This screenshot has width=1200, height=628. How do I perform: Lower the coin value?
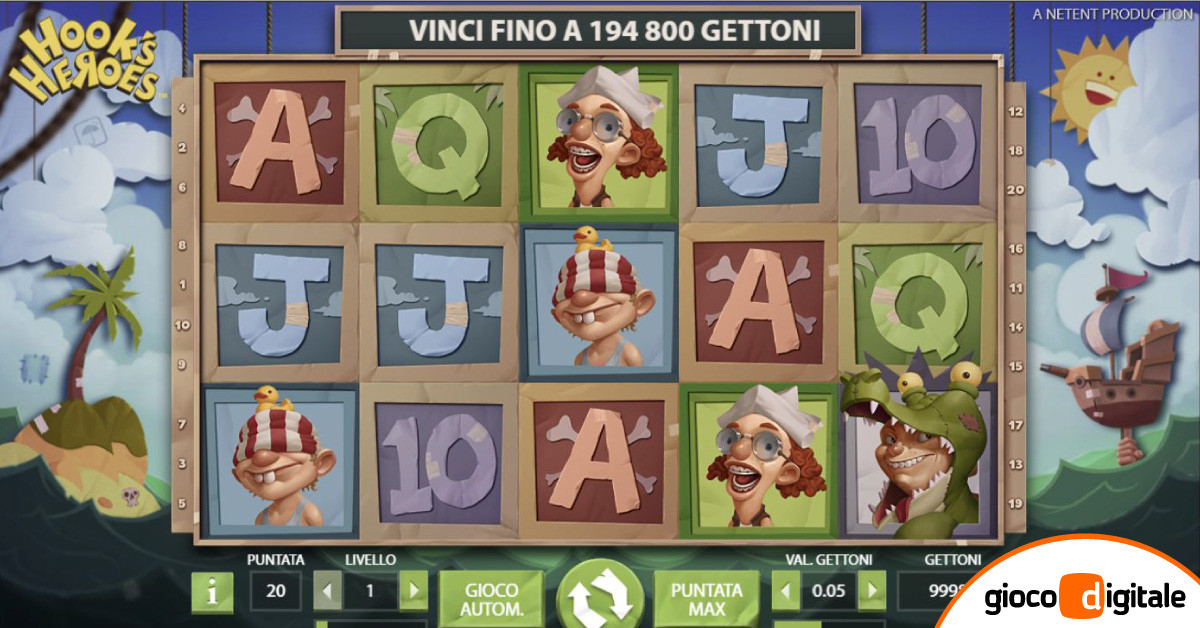[x=786, y=591]
